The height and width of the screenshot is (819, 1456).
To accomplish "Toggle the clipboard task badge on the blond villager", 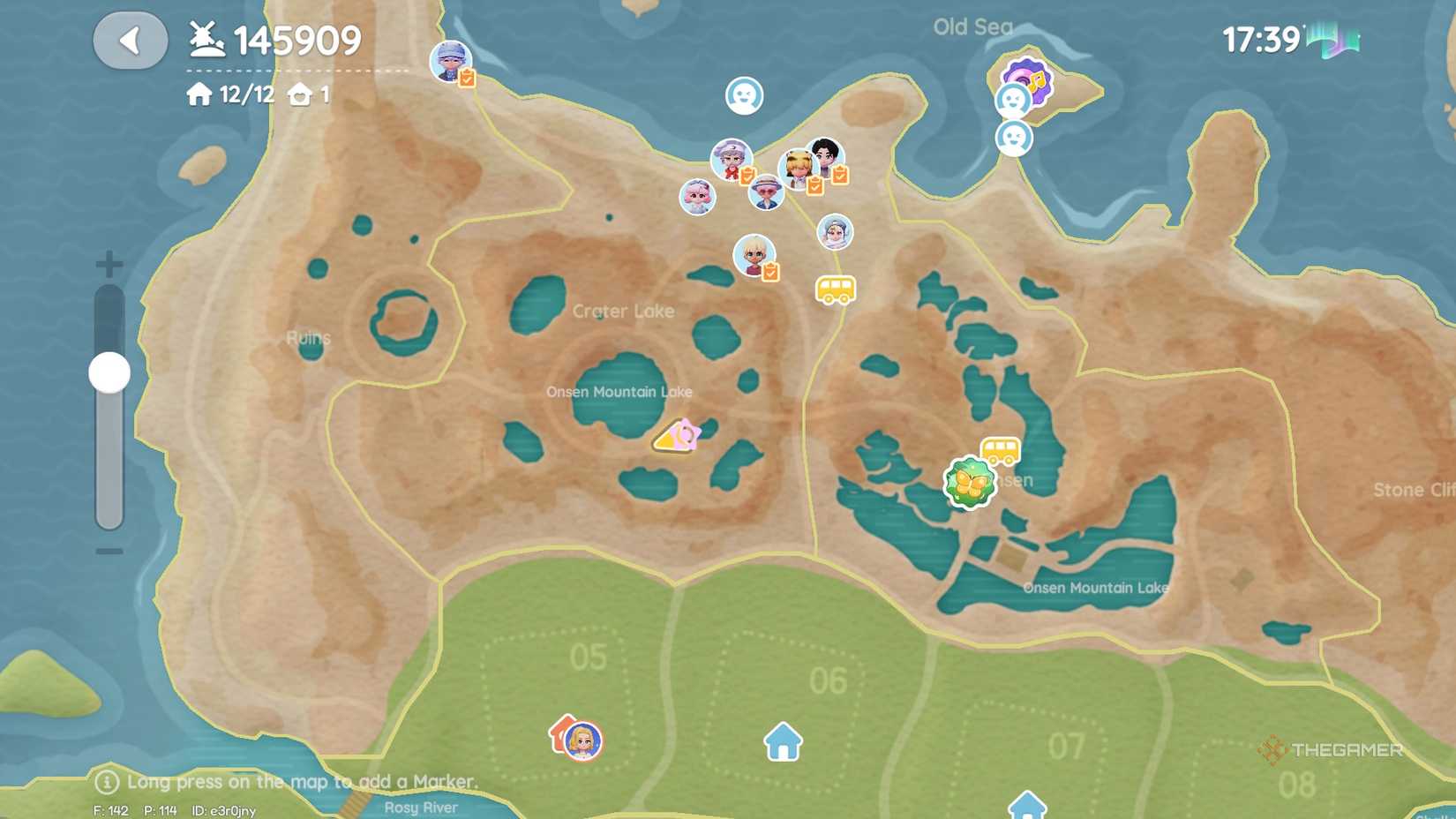I will tap(769, 271).
